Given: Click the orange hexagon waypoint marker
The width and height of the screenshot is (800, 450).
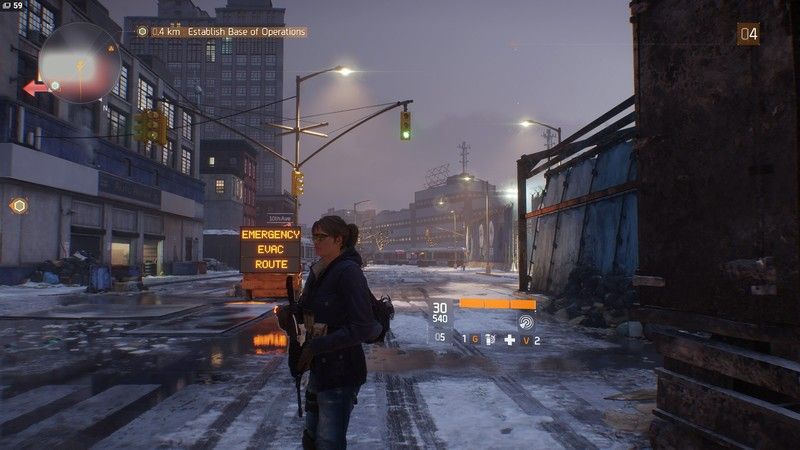Looking at the screenshot, I should pyautogui.click(x=18, y=206).
